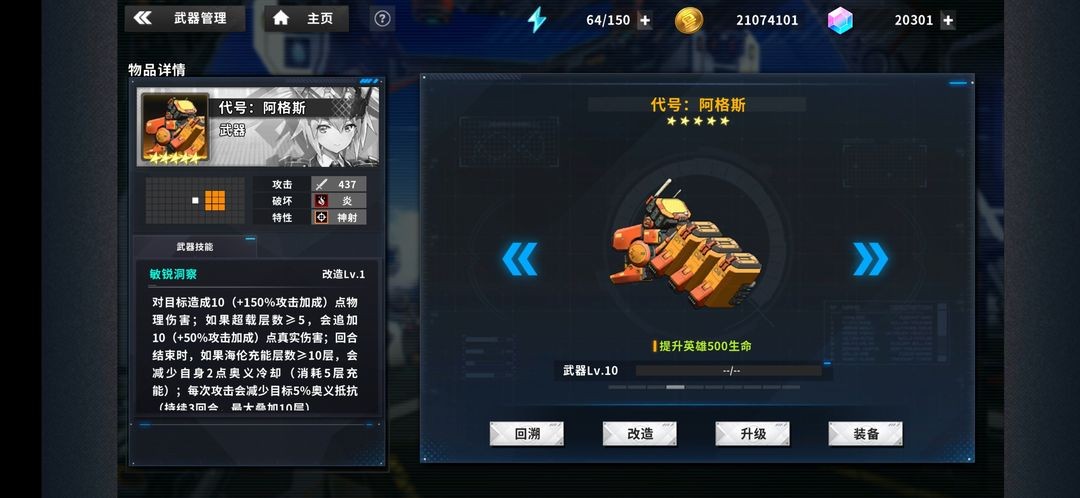Click the blue lightning energy icon

[537, 20]
